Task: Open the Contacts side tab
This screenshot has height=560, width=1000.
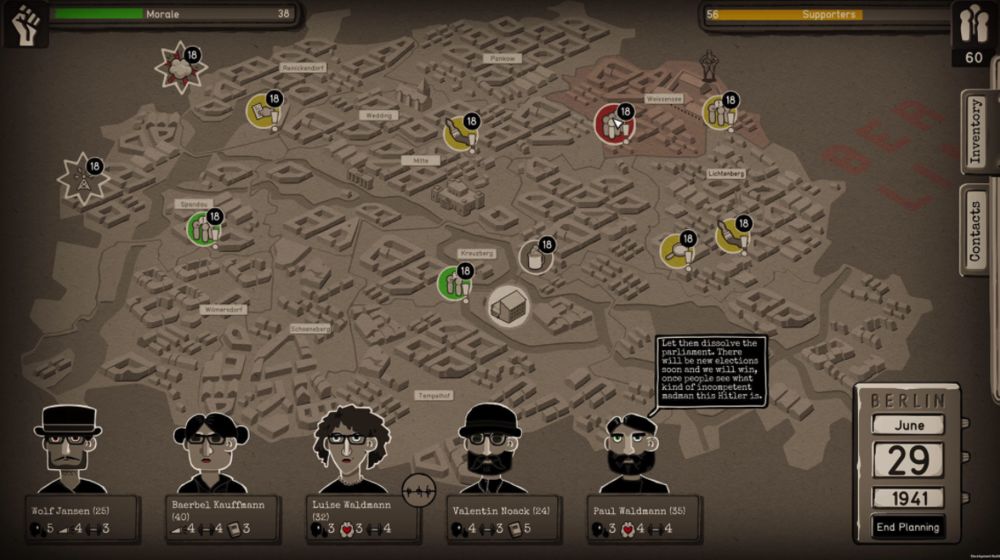Action: pos(977,231)
